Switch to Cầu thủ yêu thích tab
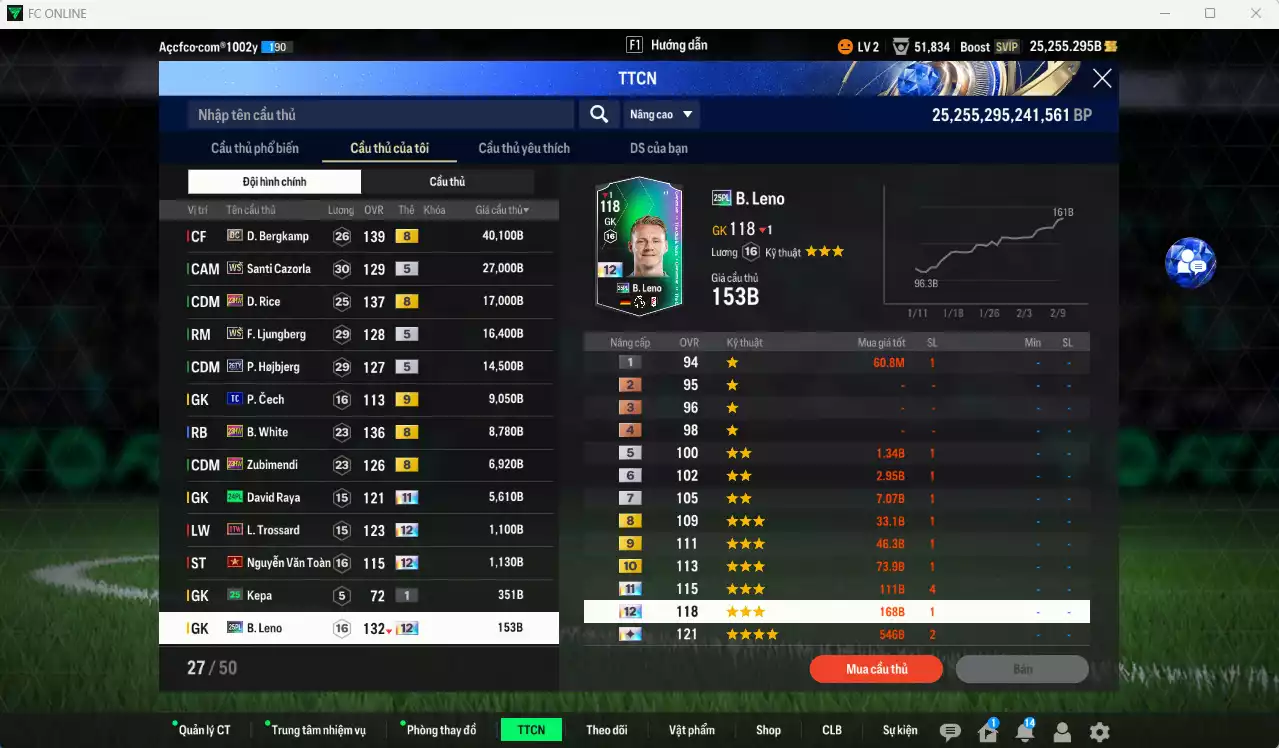The image size is (1279, 748). click(x=524, y=148)
